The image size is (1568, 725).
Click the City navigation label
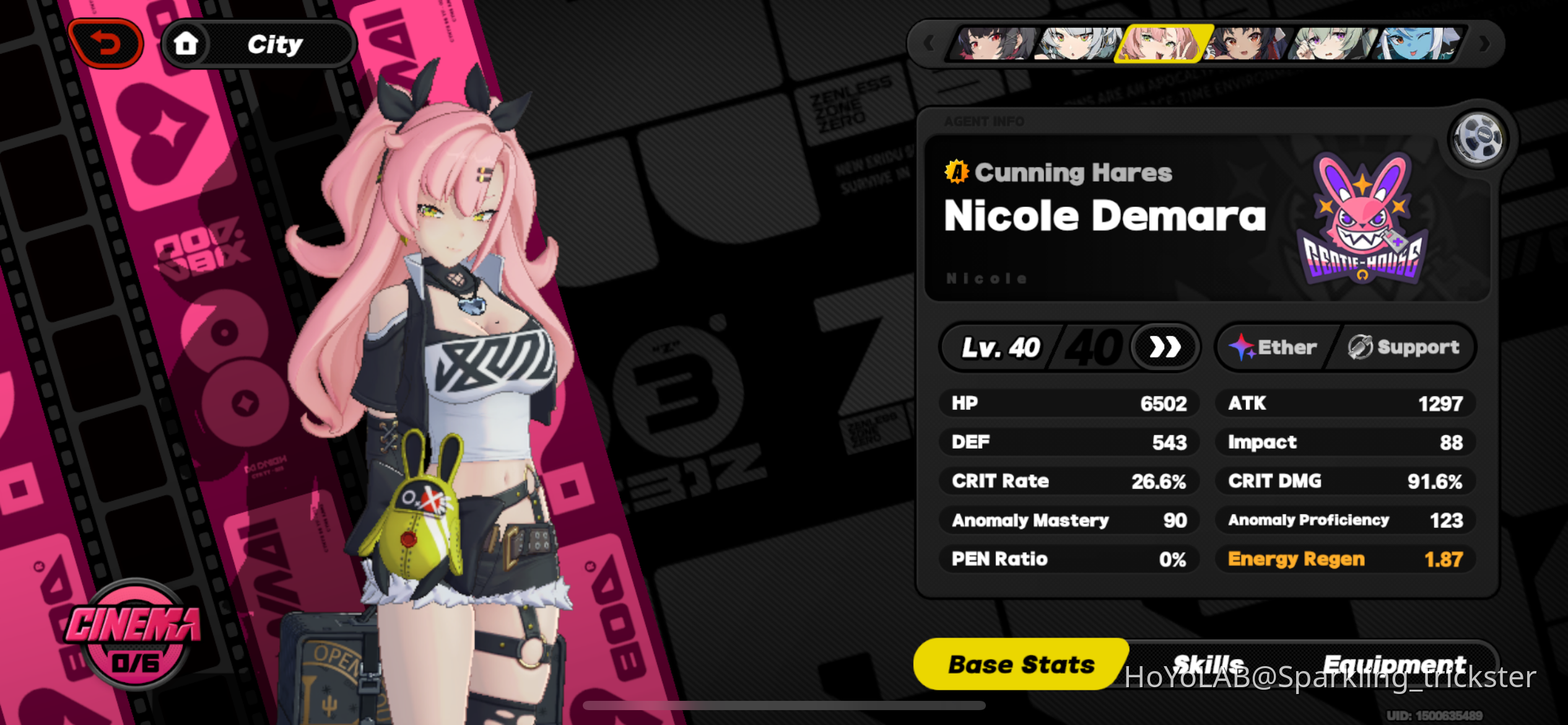pyautogui.click(x=274, y=42)
